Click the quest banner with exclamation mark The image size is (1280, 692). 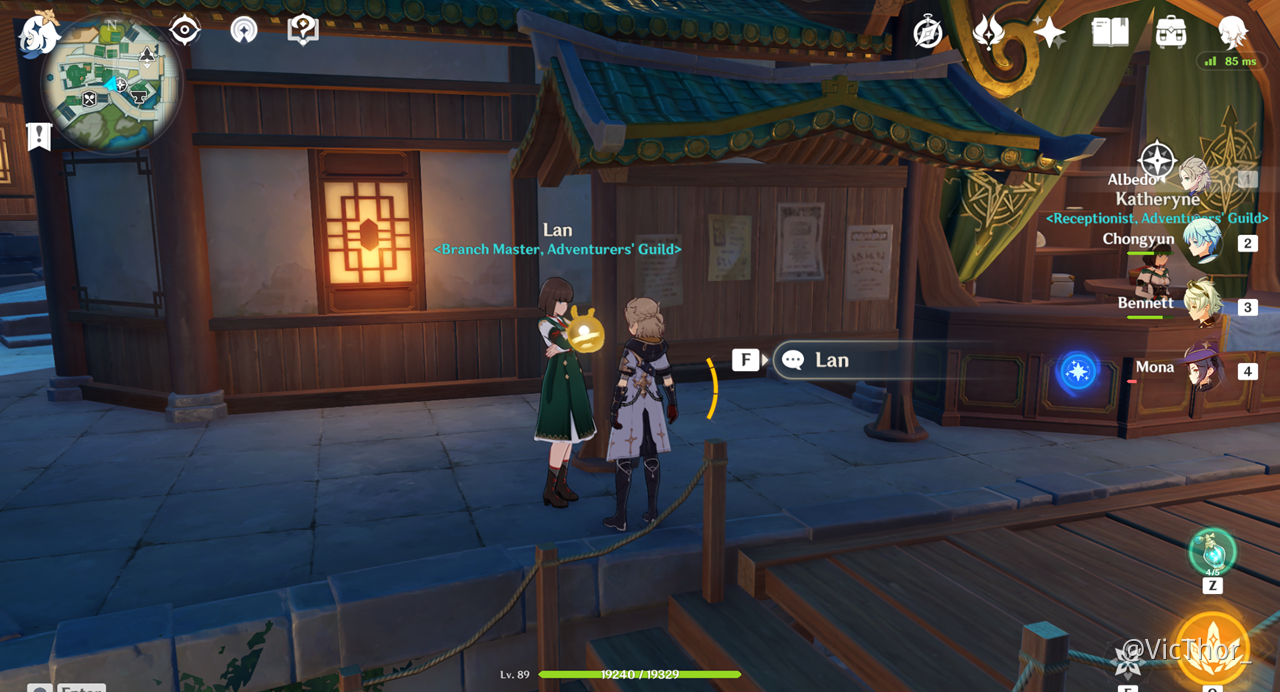pyautogui.click(x=39, y=136)
